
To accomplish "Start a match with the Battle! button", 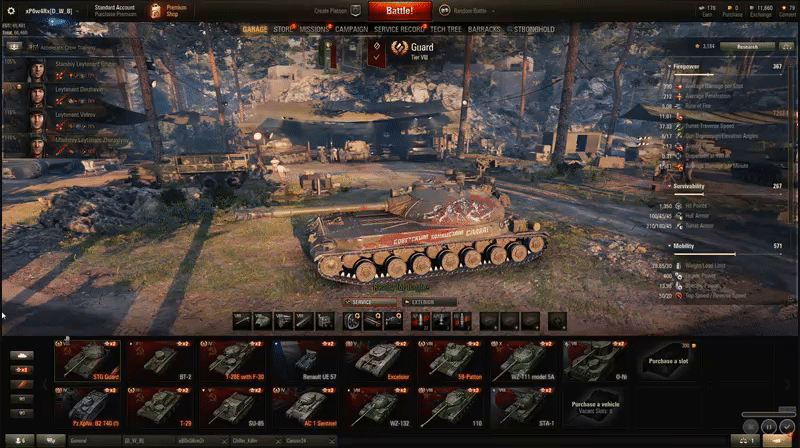I will (x=400, y=11).
